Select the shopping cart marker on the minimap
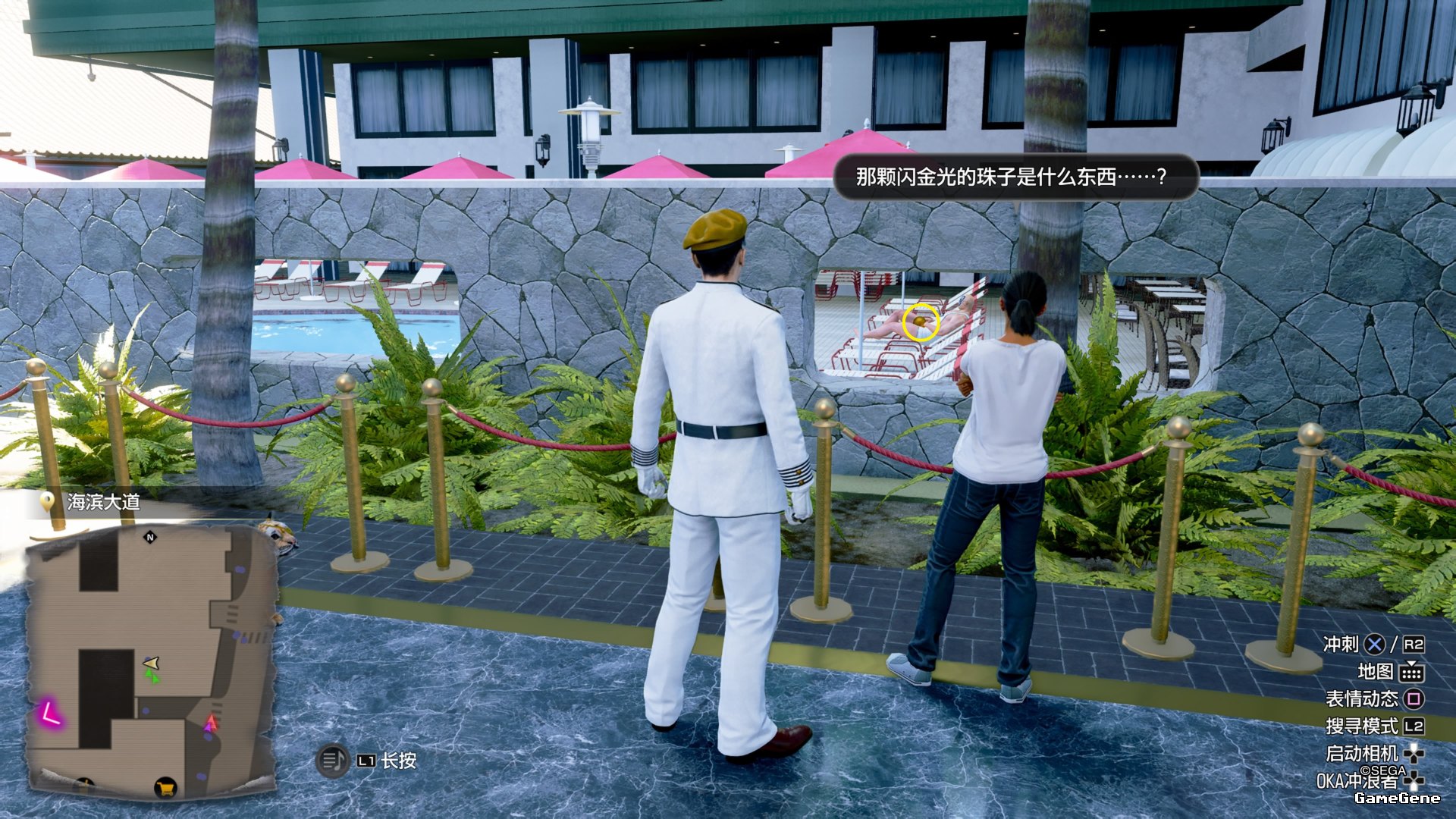The width and height of the screenshot is (1456, 819). pyautogui.click(x=165, y=788)
